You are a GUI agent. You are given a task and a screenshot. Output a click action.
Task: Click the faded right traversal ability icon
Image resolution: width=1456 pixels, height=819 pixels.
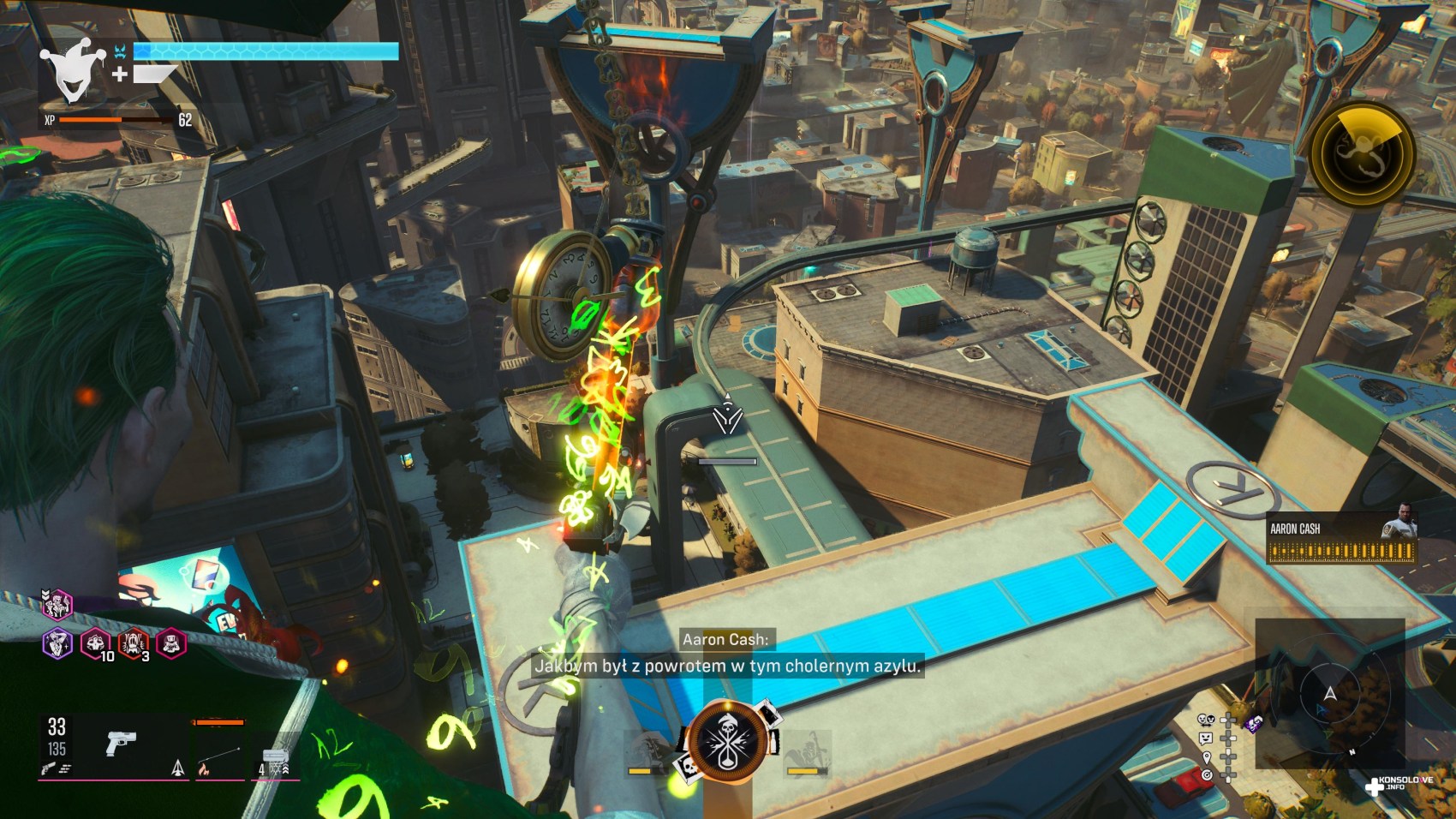click(x=806, y=752)
